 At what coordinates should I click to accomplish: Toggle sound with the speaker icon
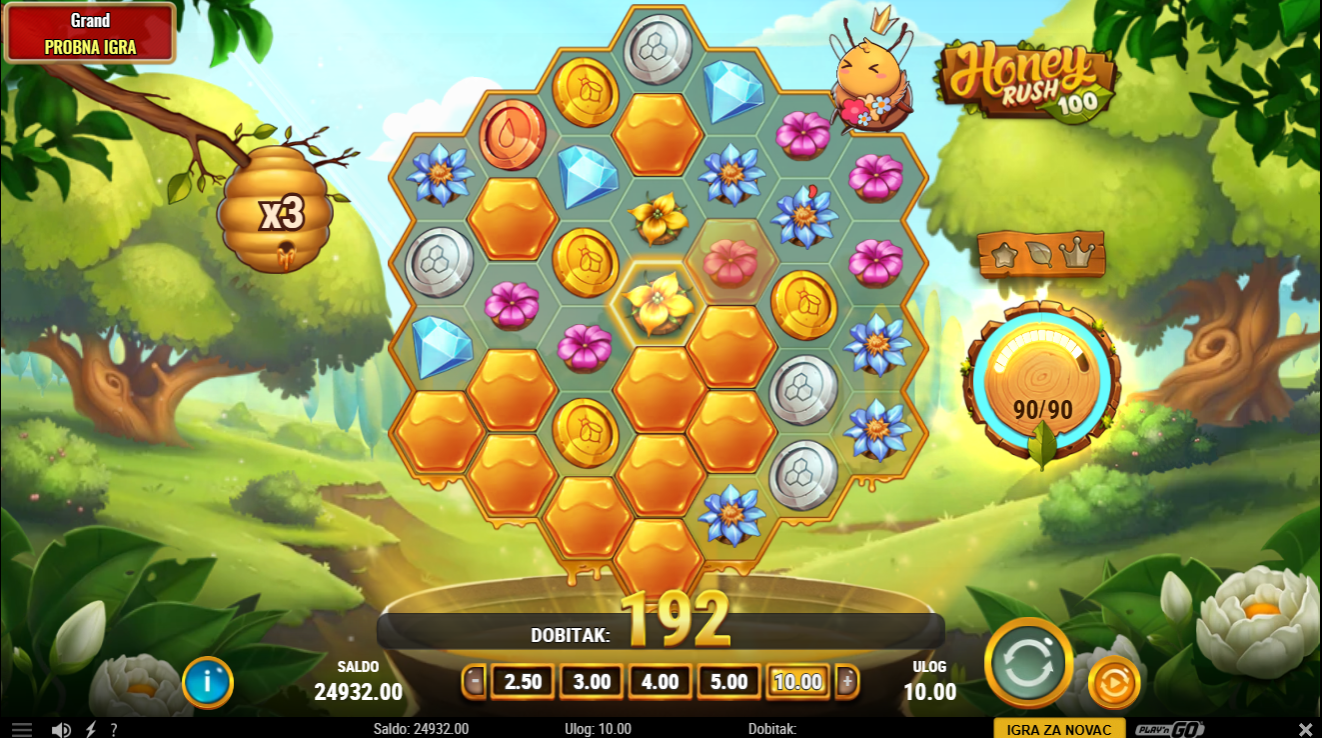click(61, 729)
